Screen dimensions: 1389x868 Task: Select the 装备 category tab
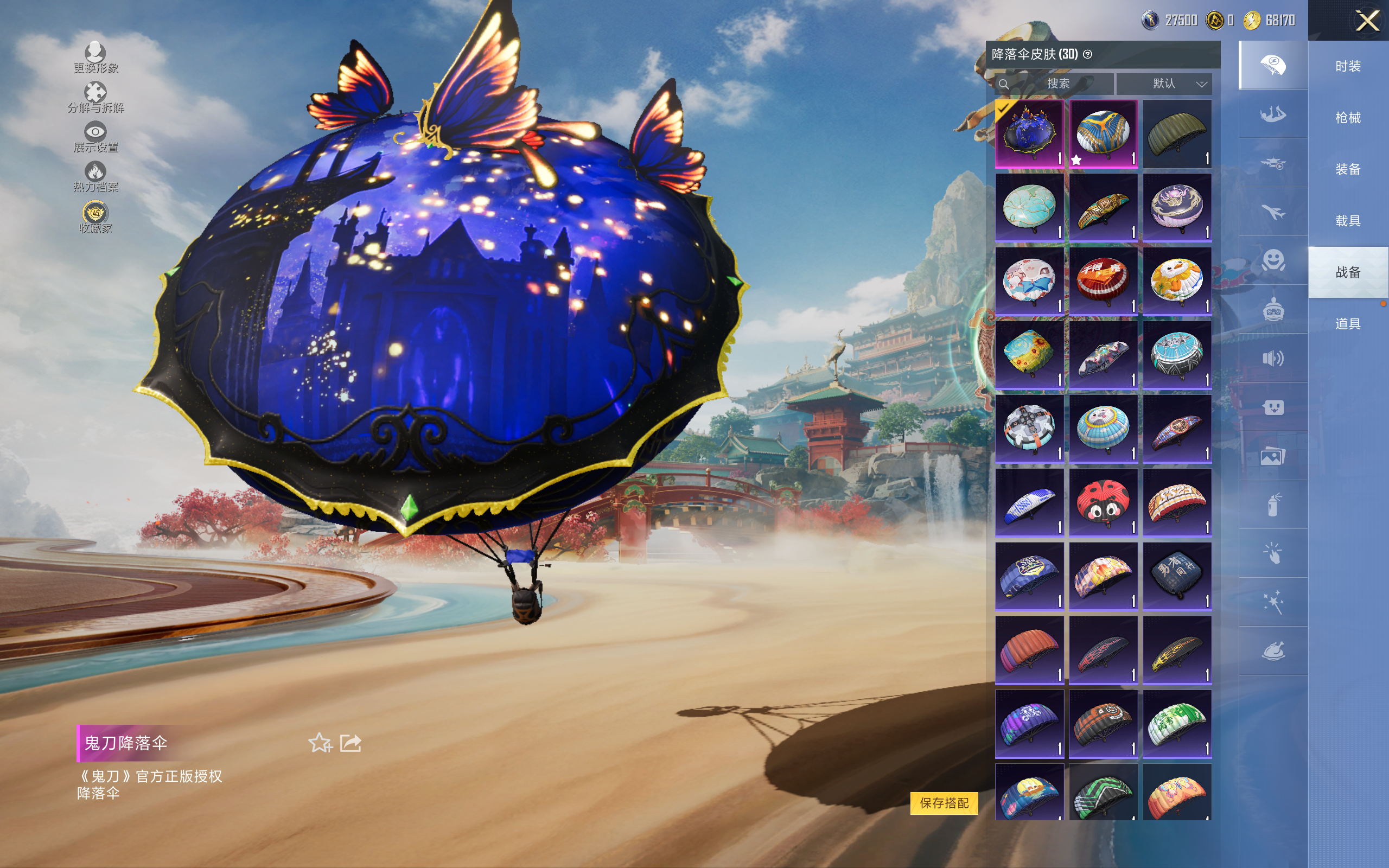[1348, 169]
